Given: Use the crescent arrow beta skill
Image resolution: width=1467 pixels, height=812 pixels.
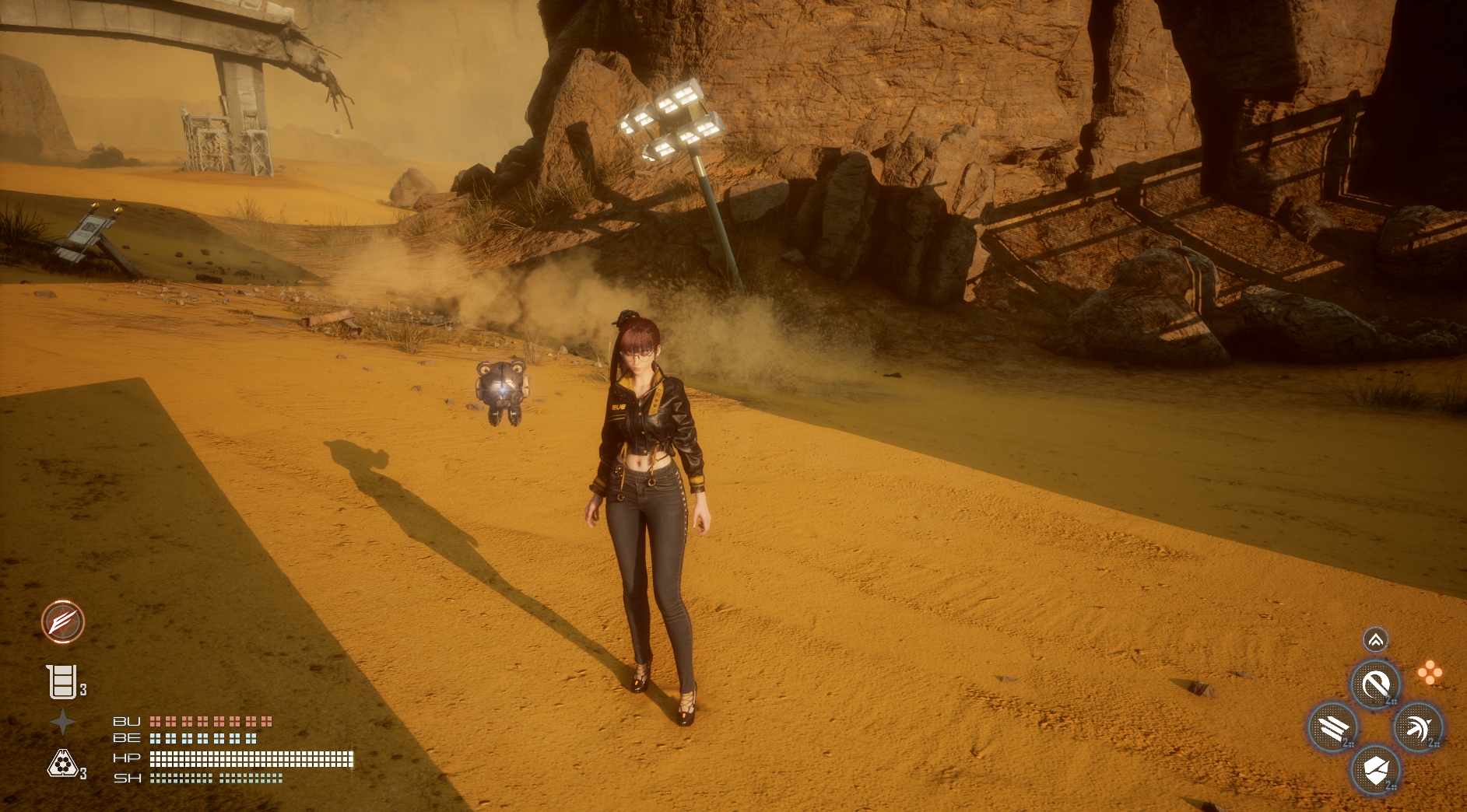Looking at the screenshot, I should tap(1418, 728).
